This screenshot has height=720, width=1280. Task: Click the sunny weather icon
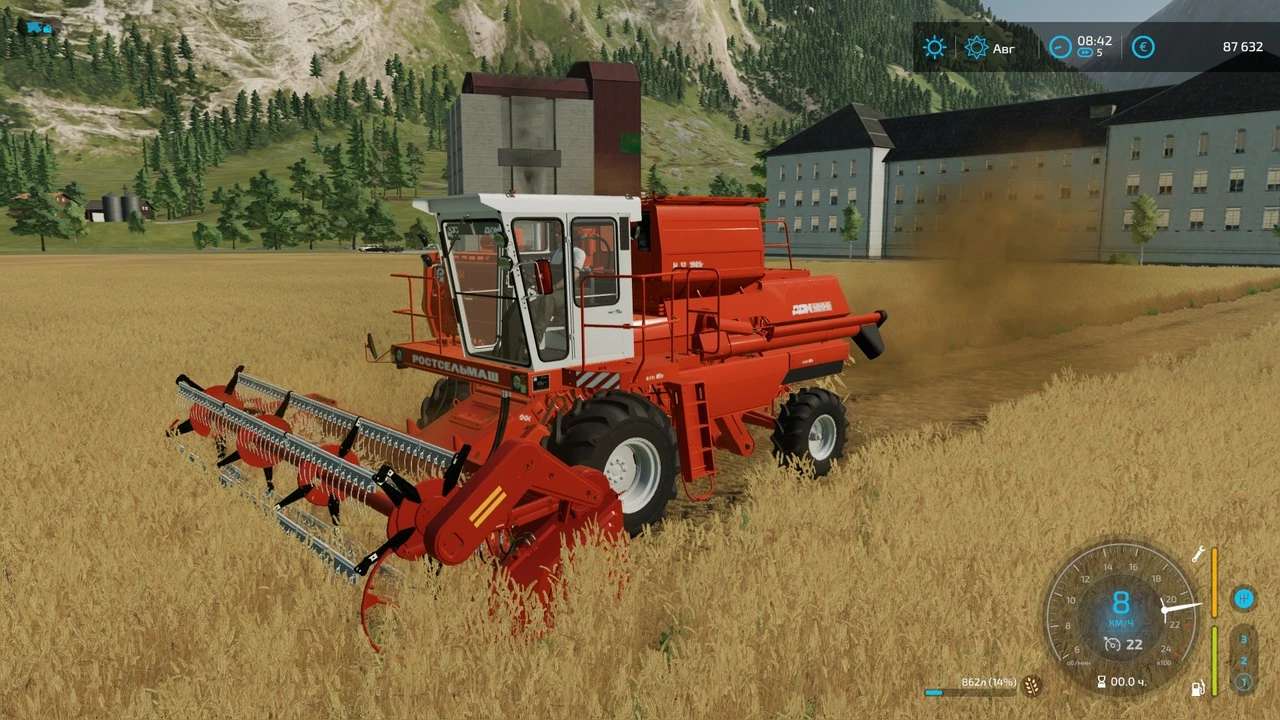pyautogui.click(x=934, y=47)
